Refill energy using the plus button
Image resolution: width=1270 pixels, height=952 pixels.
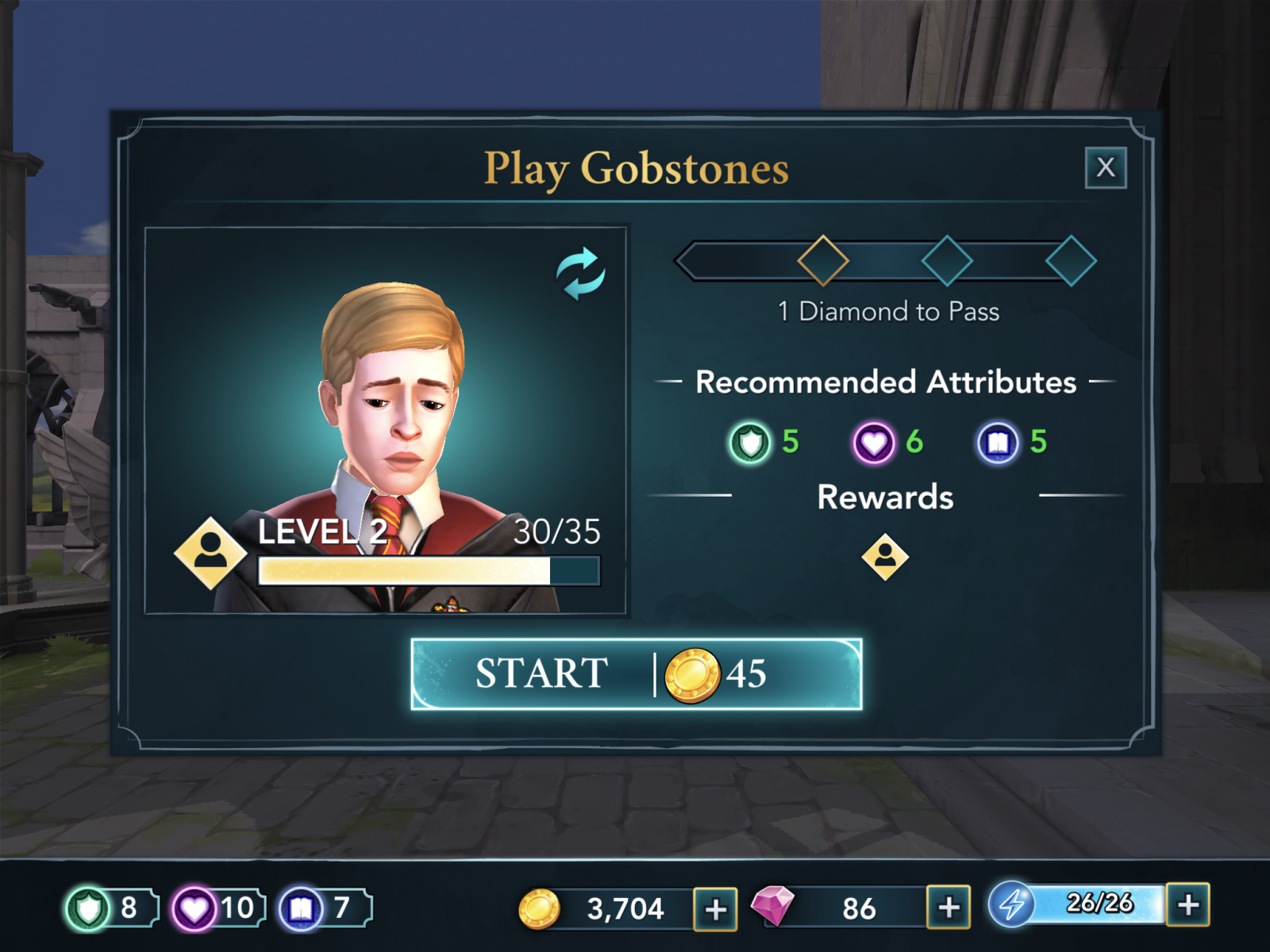[1187, 904]
